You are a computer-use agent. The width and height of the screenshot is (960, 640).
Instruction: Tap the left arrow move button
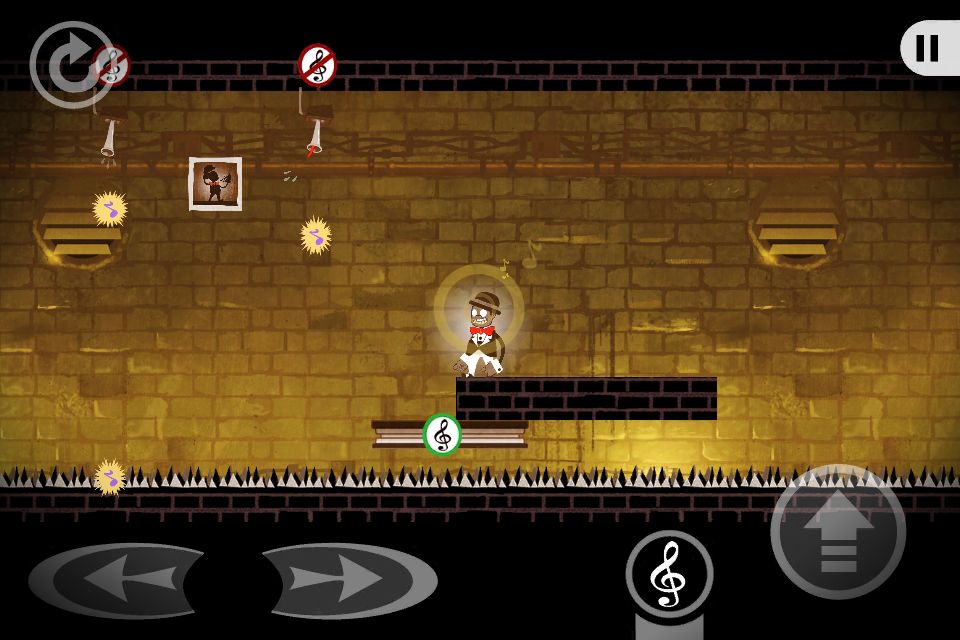[x=118, y=580]
